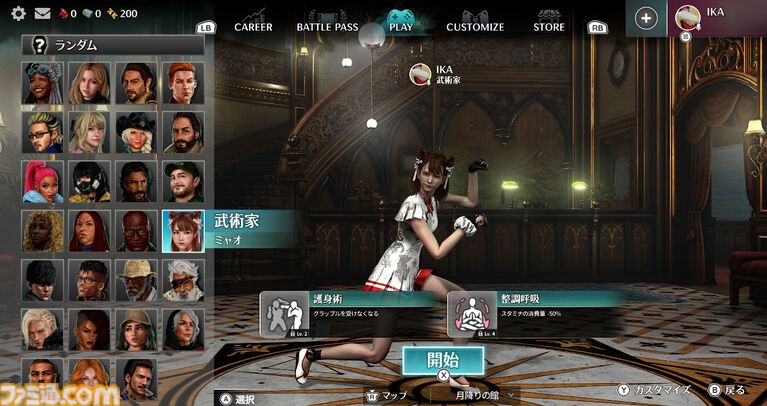Select the highlighted 武術家 ミャオ portrait
The height and width of the screenshot is (406, 767).
click(x=183, y=231)
